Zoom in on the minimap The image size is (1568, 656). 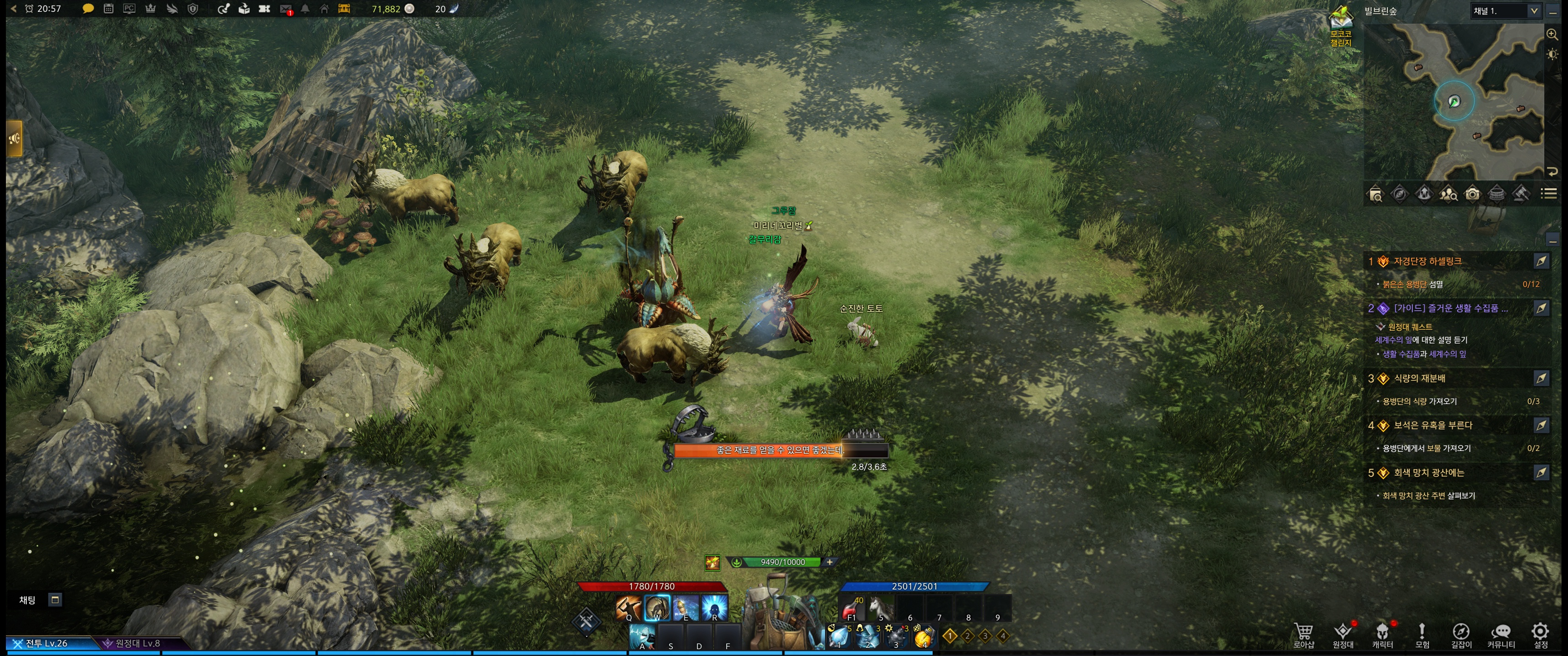tap(1552, 35)
